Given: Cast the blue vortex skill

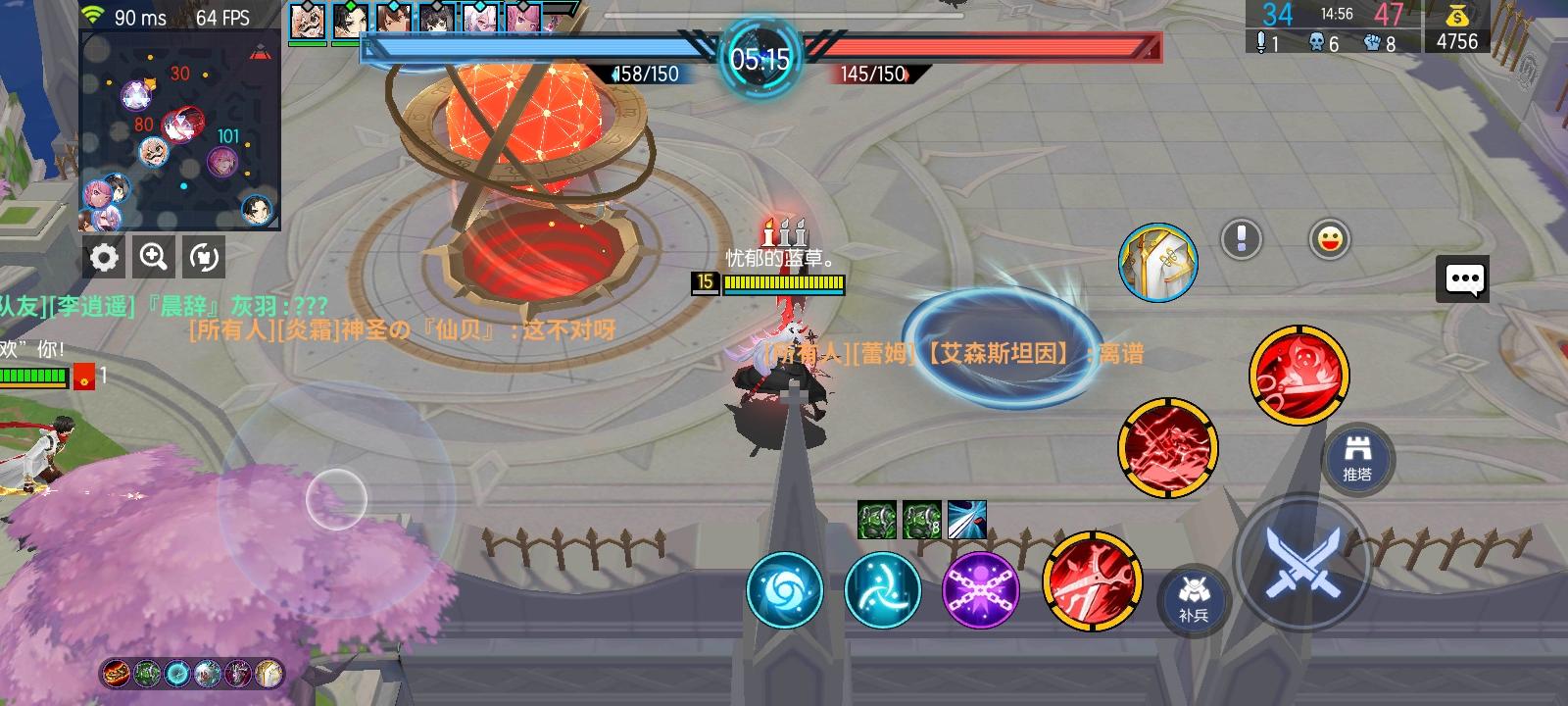Looking at the screenshot, I should click(784, 590).
